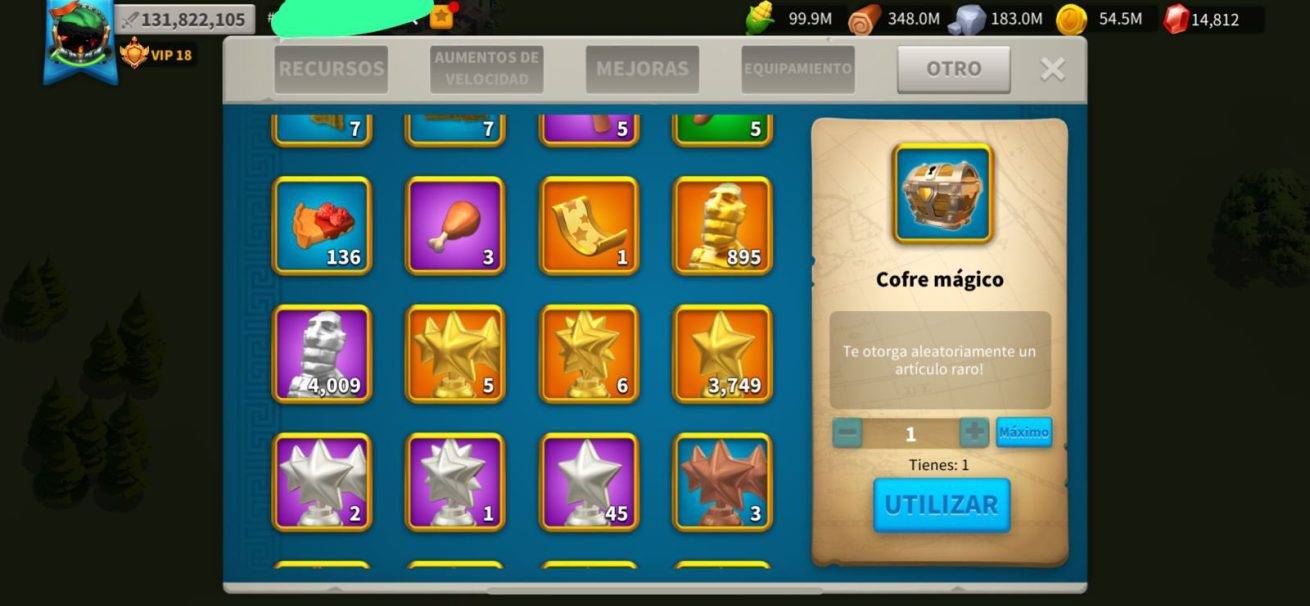Increase quantity with the plus button
The width and height of the screenshot is (1310, 606).
coord(974,433)
